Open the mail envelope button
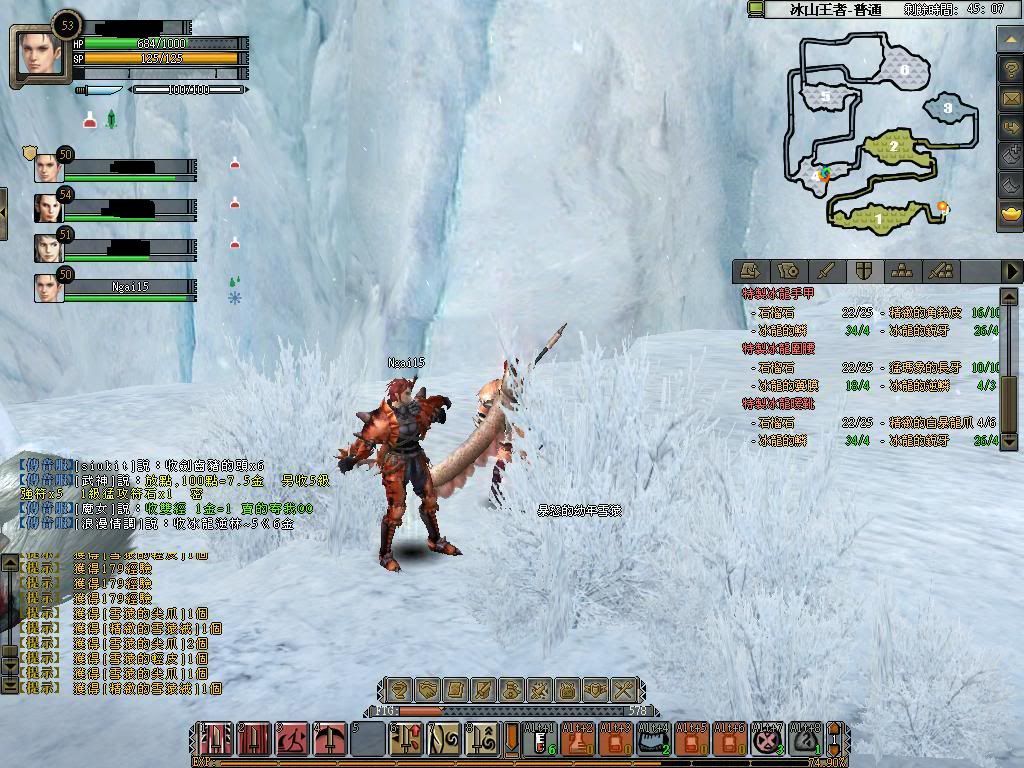This screenshot has width=1024, height=768. [1010, 99]
